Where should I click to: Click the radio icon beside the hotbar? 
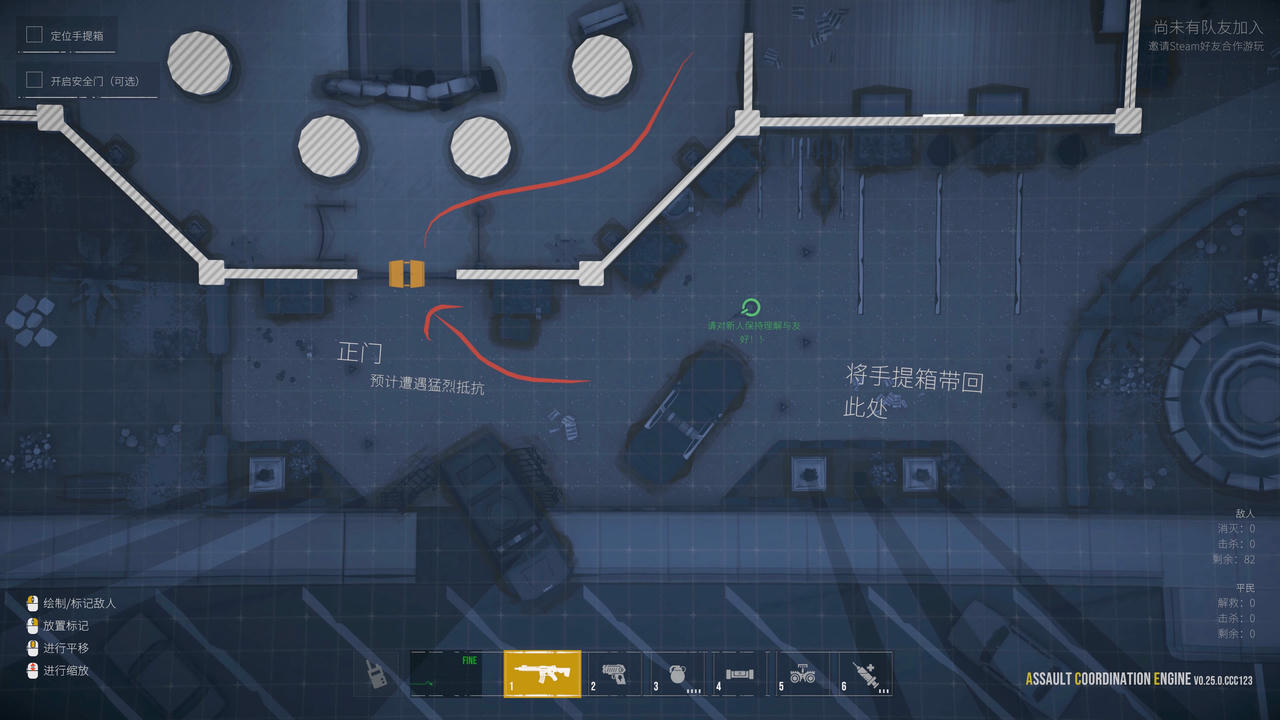378,674
